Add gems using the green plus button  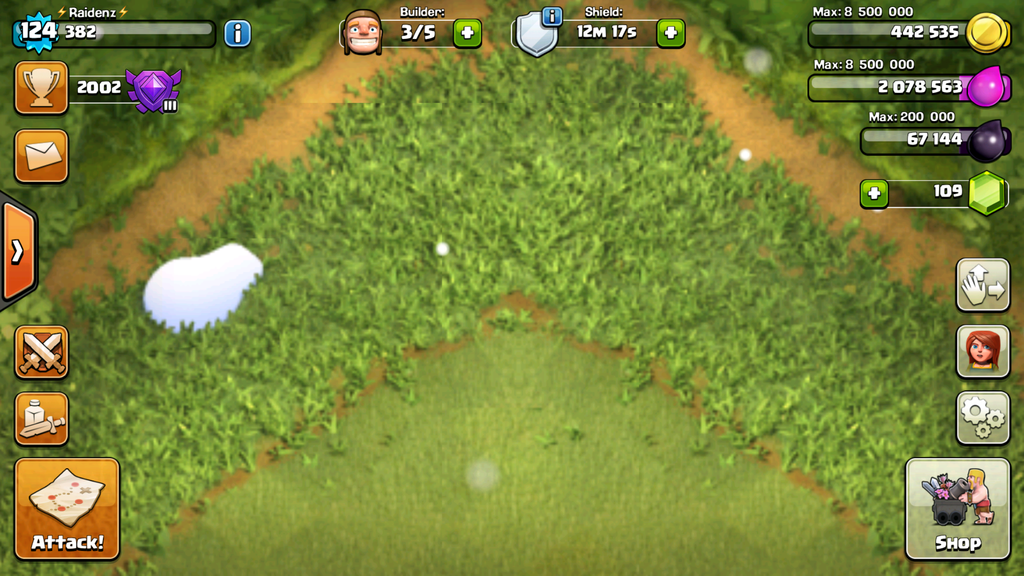[x=874, y=193]
